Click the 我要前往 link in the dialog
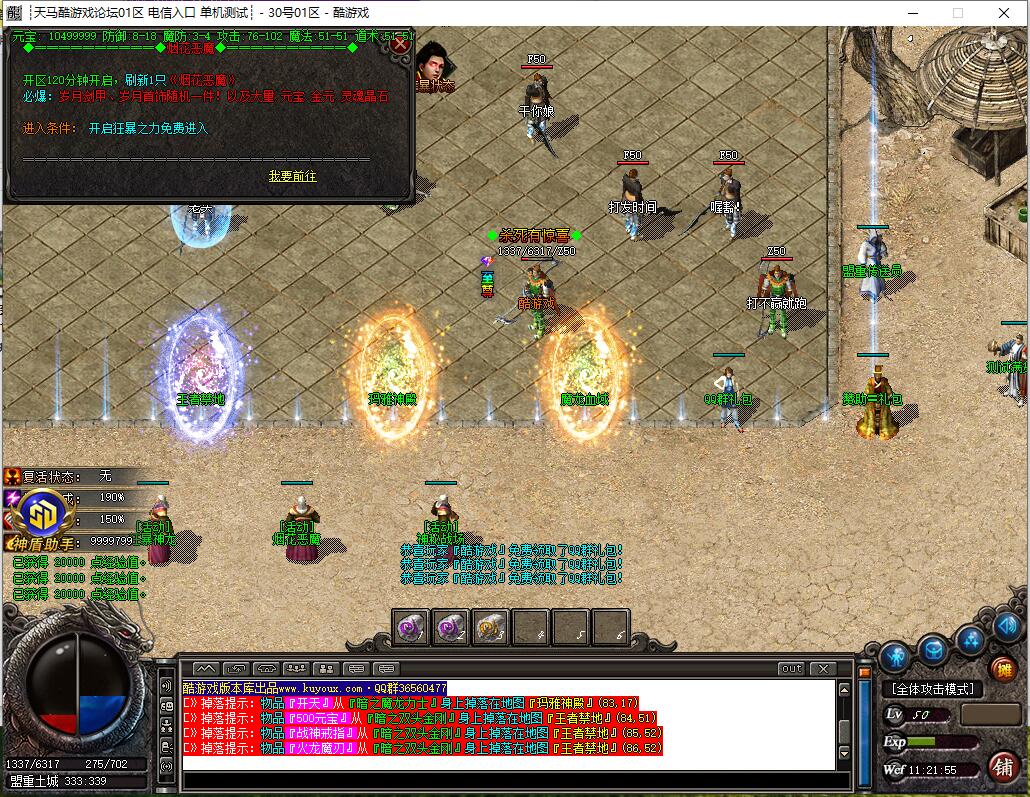Image resolution: width=1030 pixels, height=797 pixels. [292, 176]
